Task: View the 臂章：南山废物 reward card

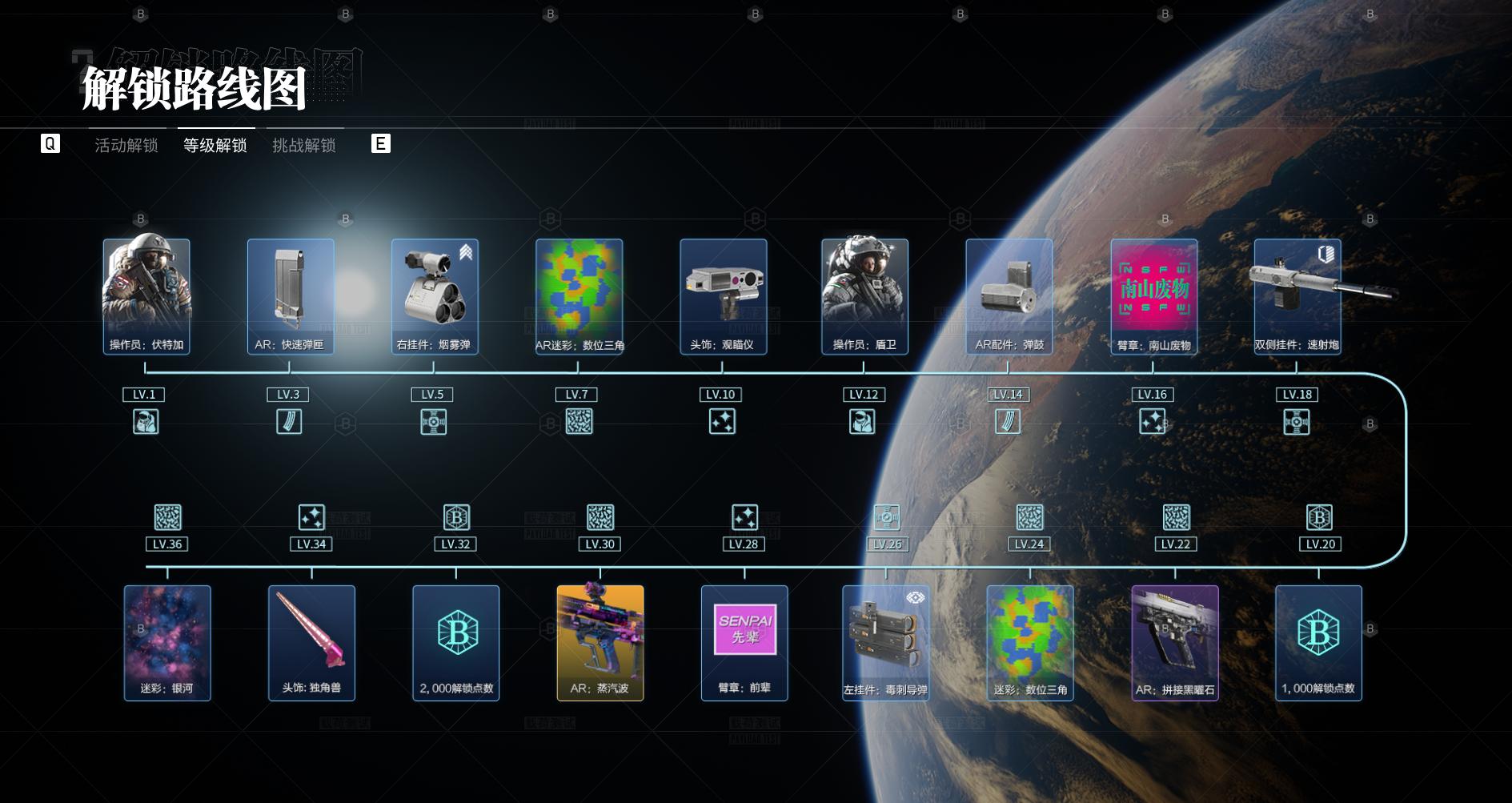Action: click(1154, 296)
